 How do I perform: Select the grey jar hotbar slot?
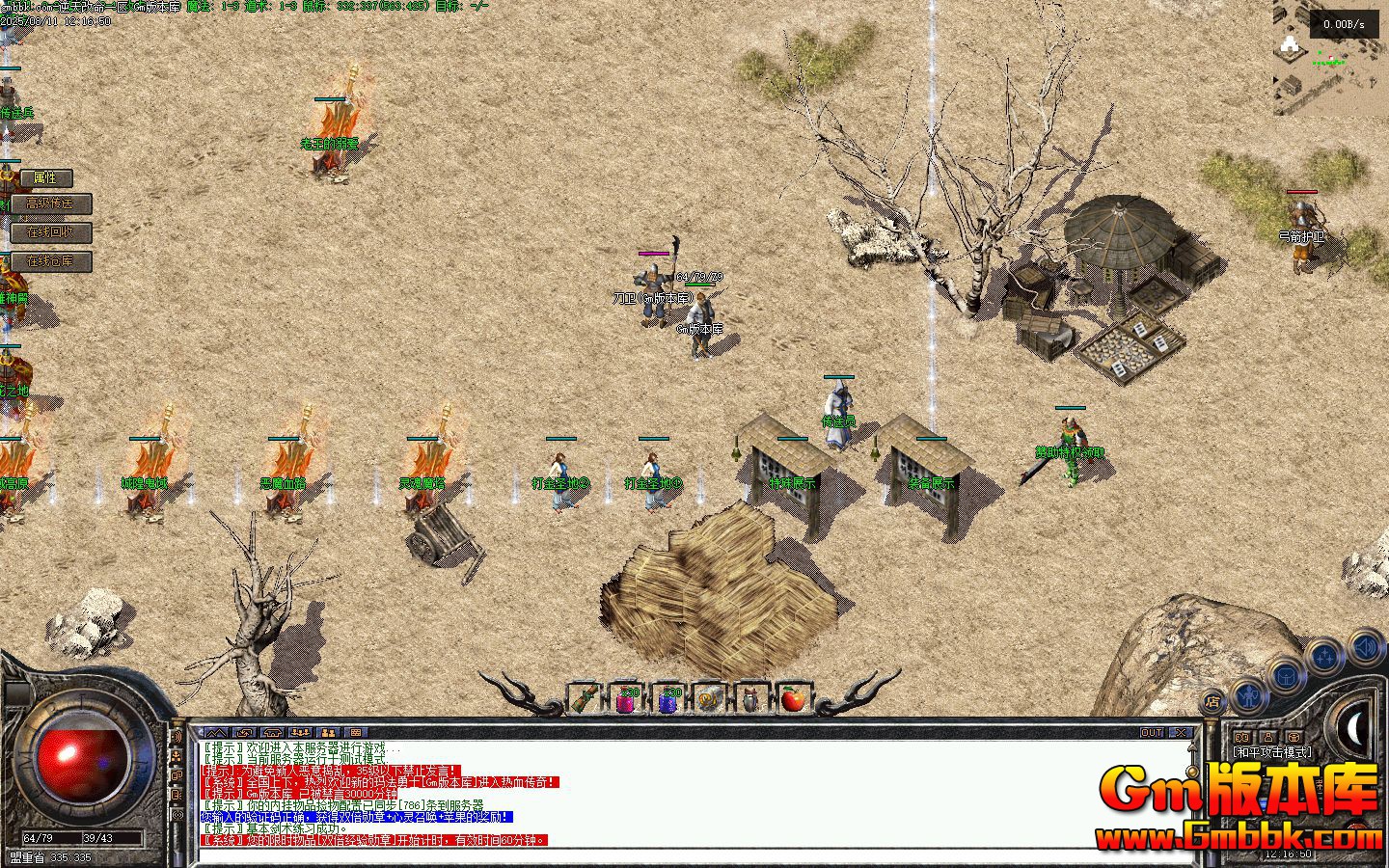[750, 699]
